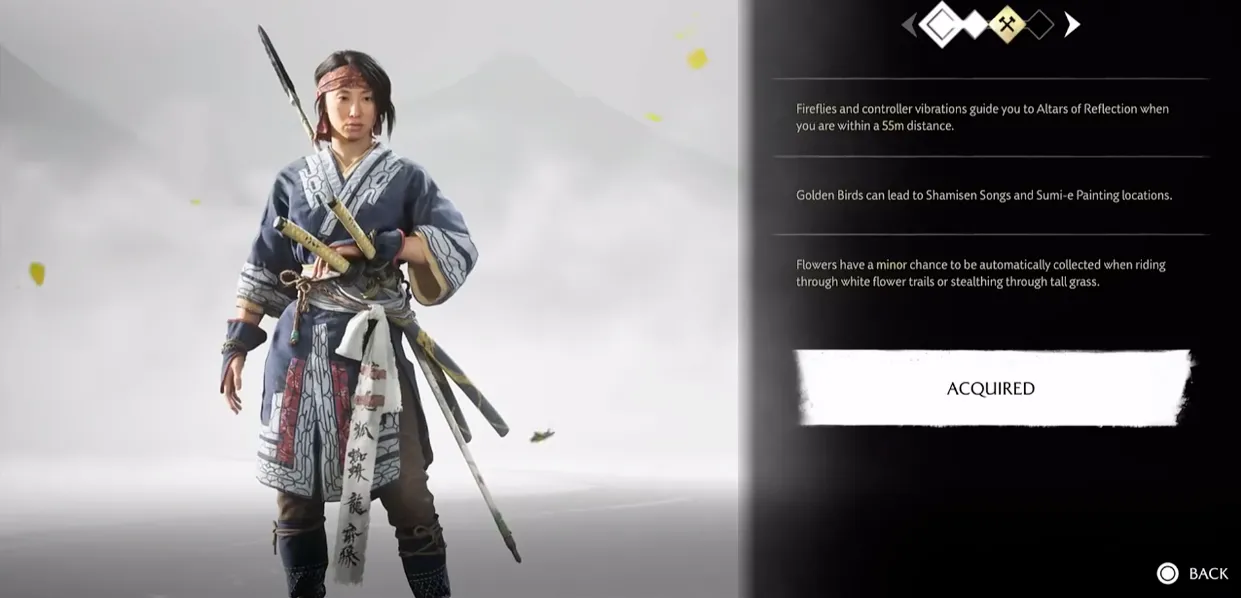Viewport: 1241px width, 598px height.
Task: Select the Altars of Reflection perk row
Action: [990, 117]
